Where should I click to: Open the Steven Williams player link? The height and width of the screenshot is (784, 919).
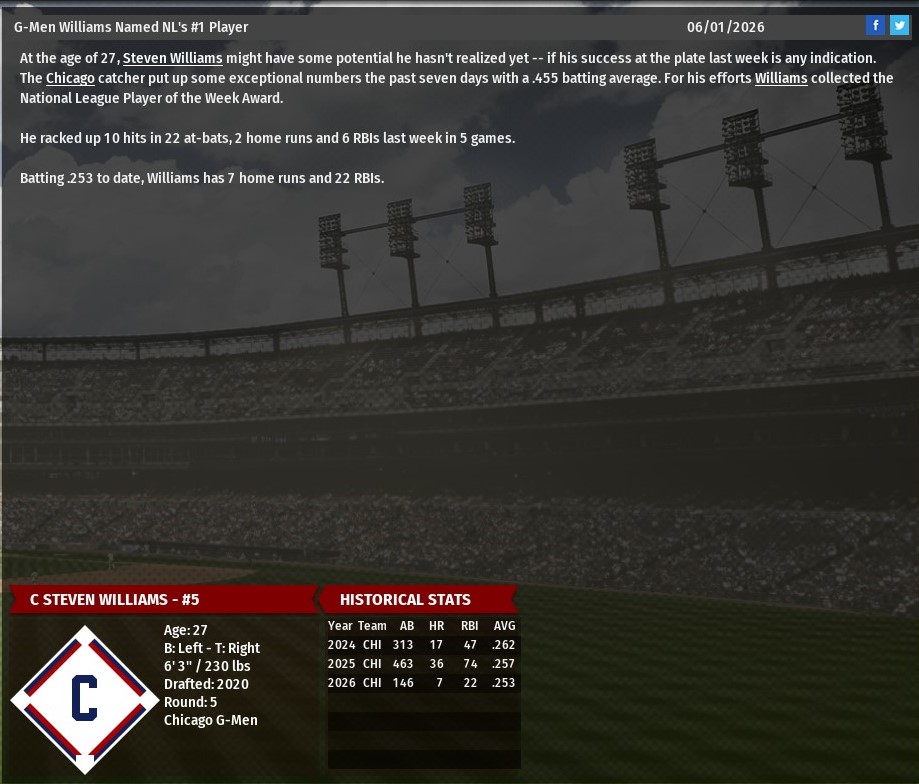pos(172,58)
